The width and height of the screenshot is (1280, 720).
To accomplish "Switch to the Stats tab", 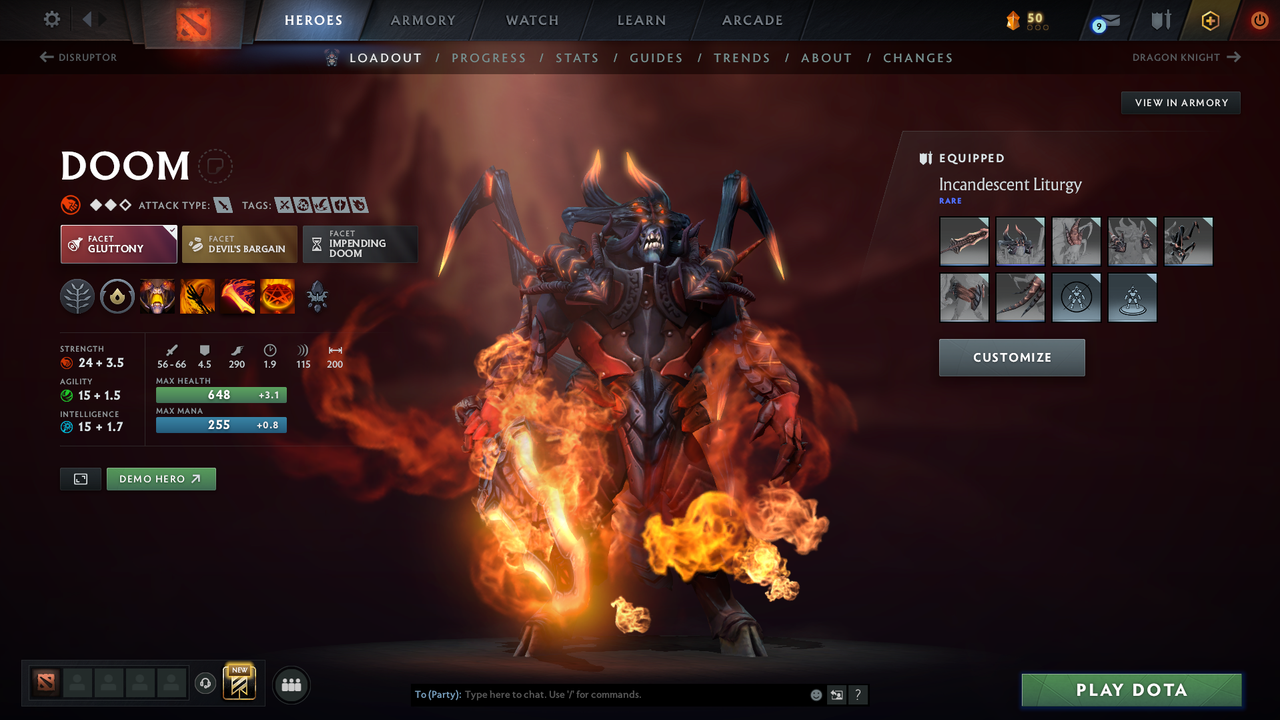I will (577, 57).
